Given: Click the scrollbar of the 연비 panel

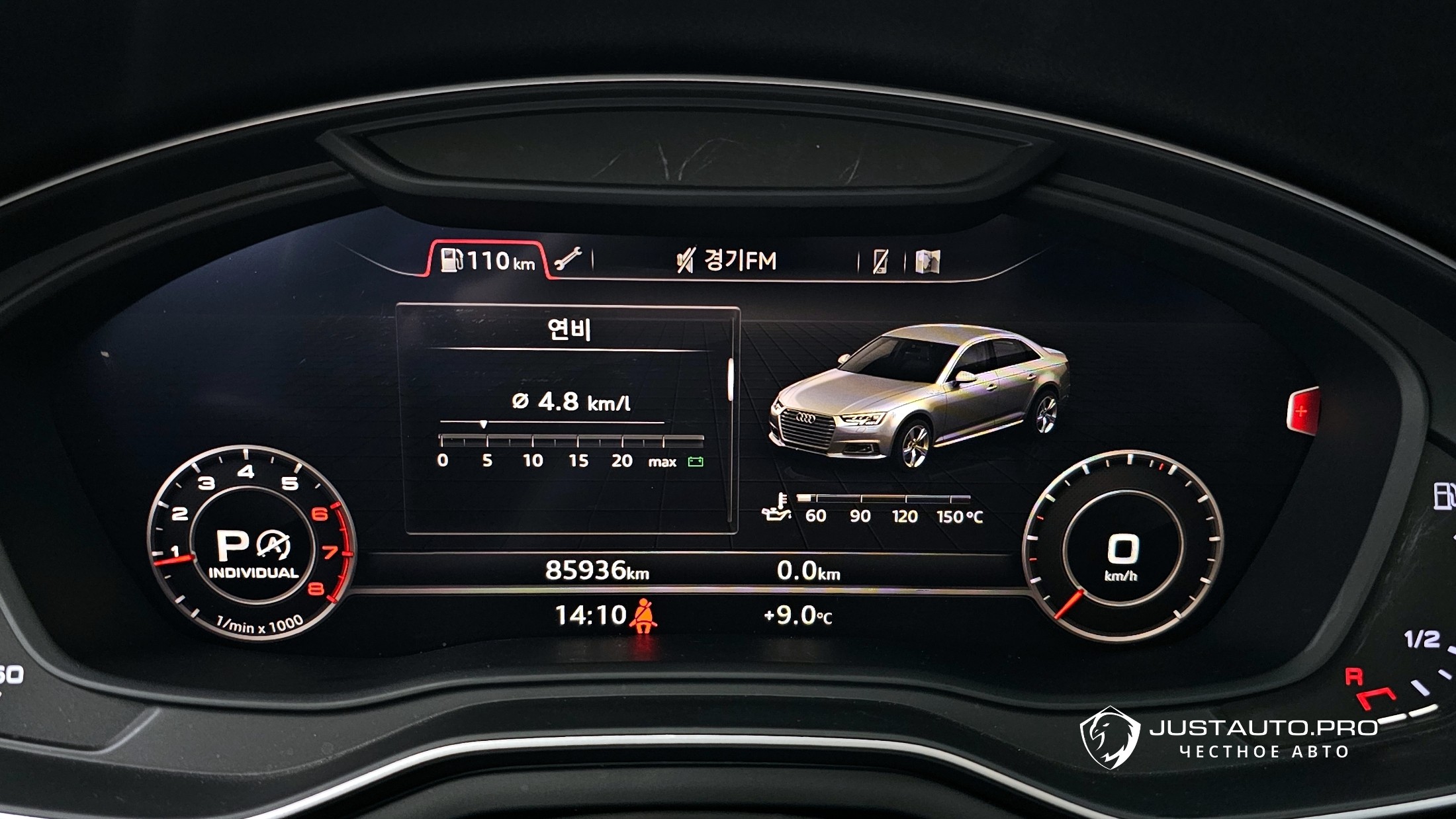Looking at the screenshot, I should tap(731, 380).
